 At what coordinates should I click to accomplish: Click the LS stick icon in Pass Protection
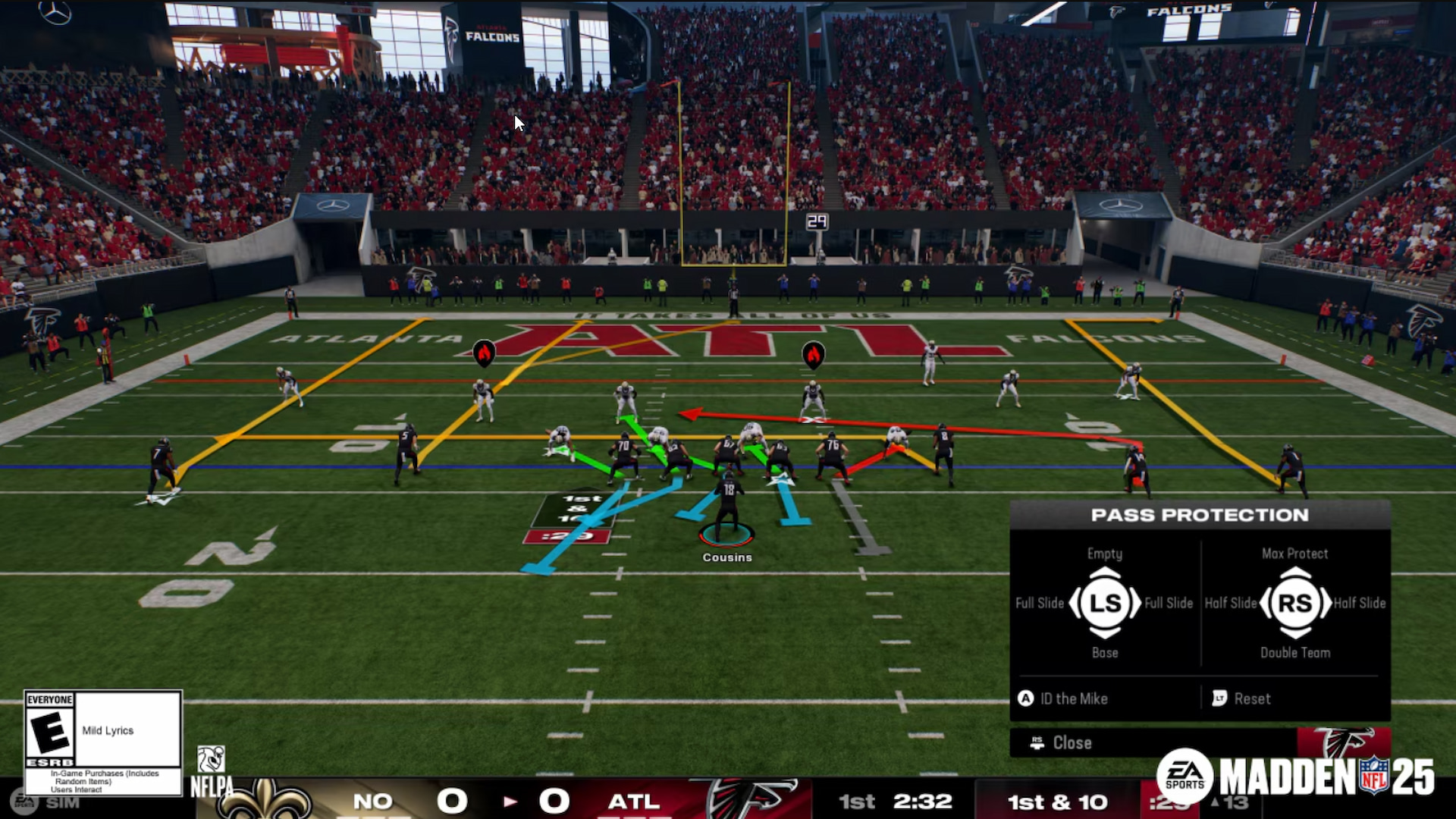(x=1104, y=604)
